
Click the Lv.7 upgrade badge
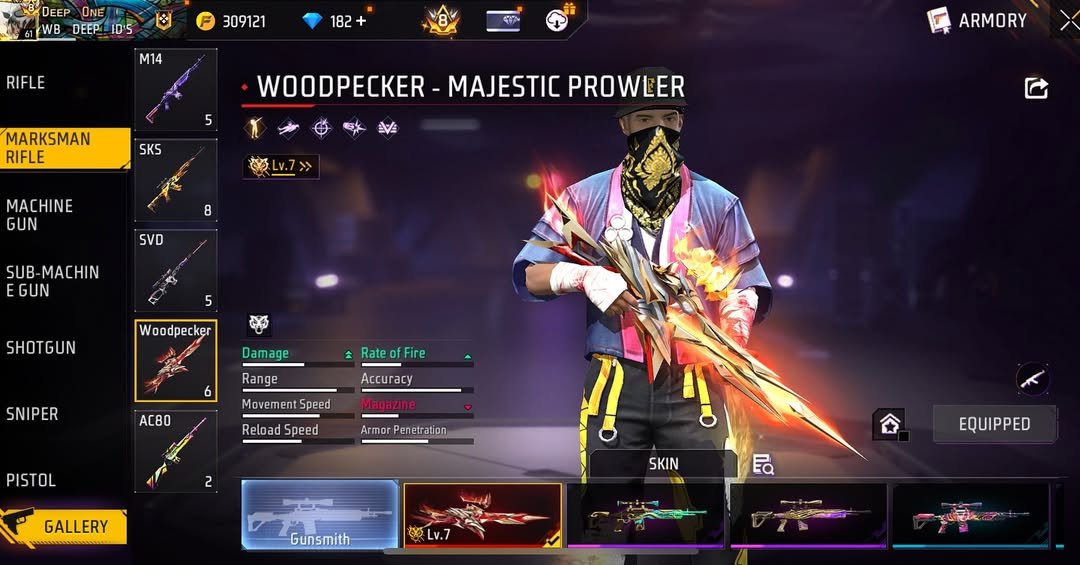click(x=281, y=166)
